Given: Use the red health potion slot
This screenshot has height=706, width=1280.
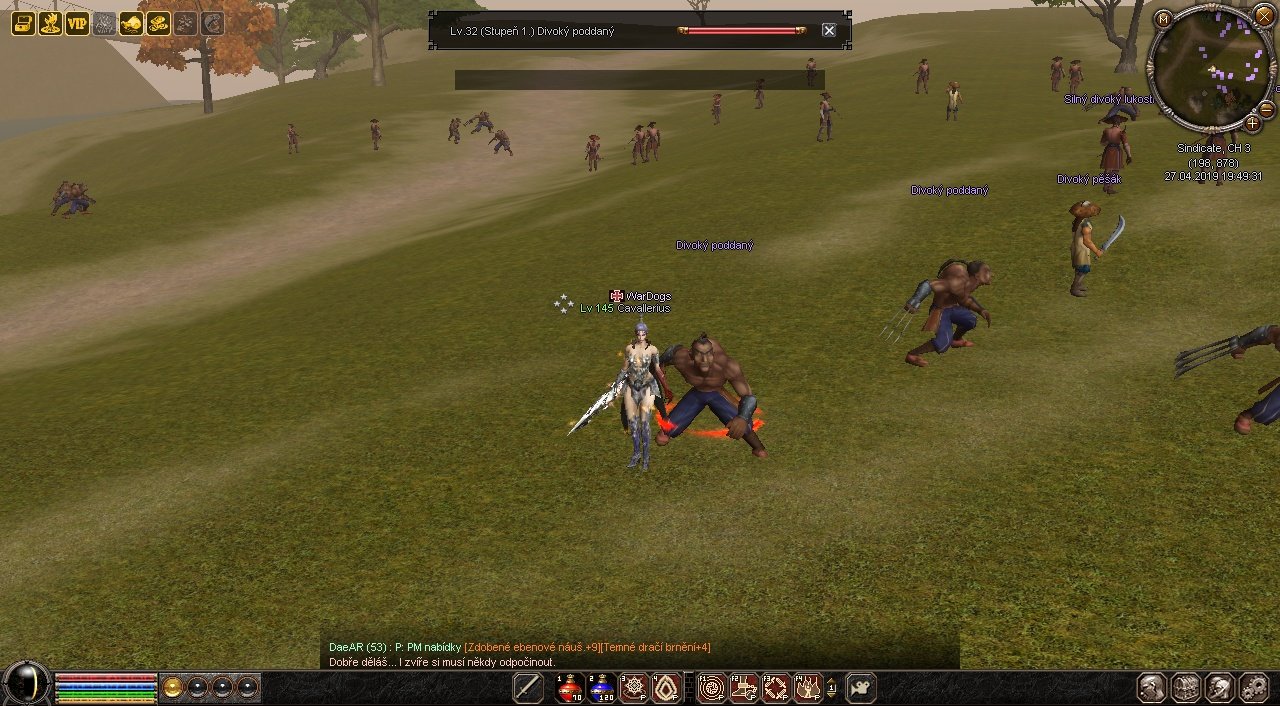Looking at the screenshot, I should (570, 688).
